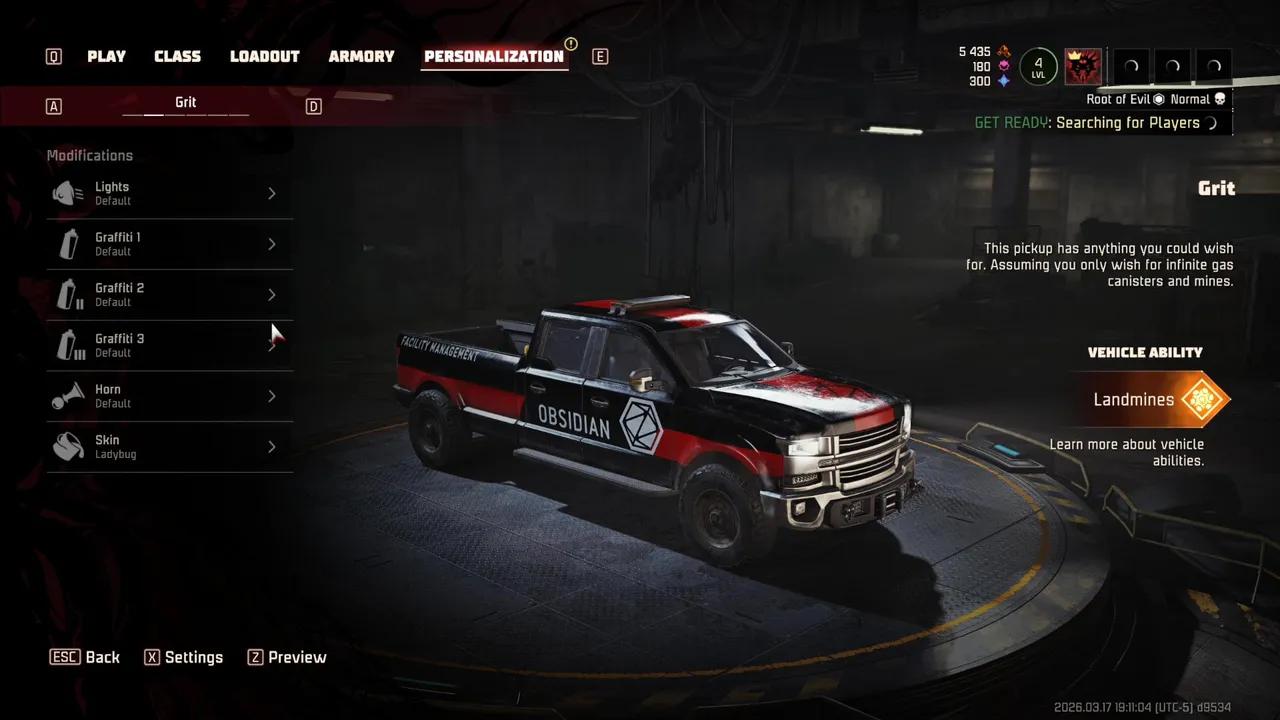This screenshot has width=1280, height=720.
Task: Click the level 4 badge
Action: click(1038, 67)
